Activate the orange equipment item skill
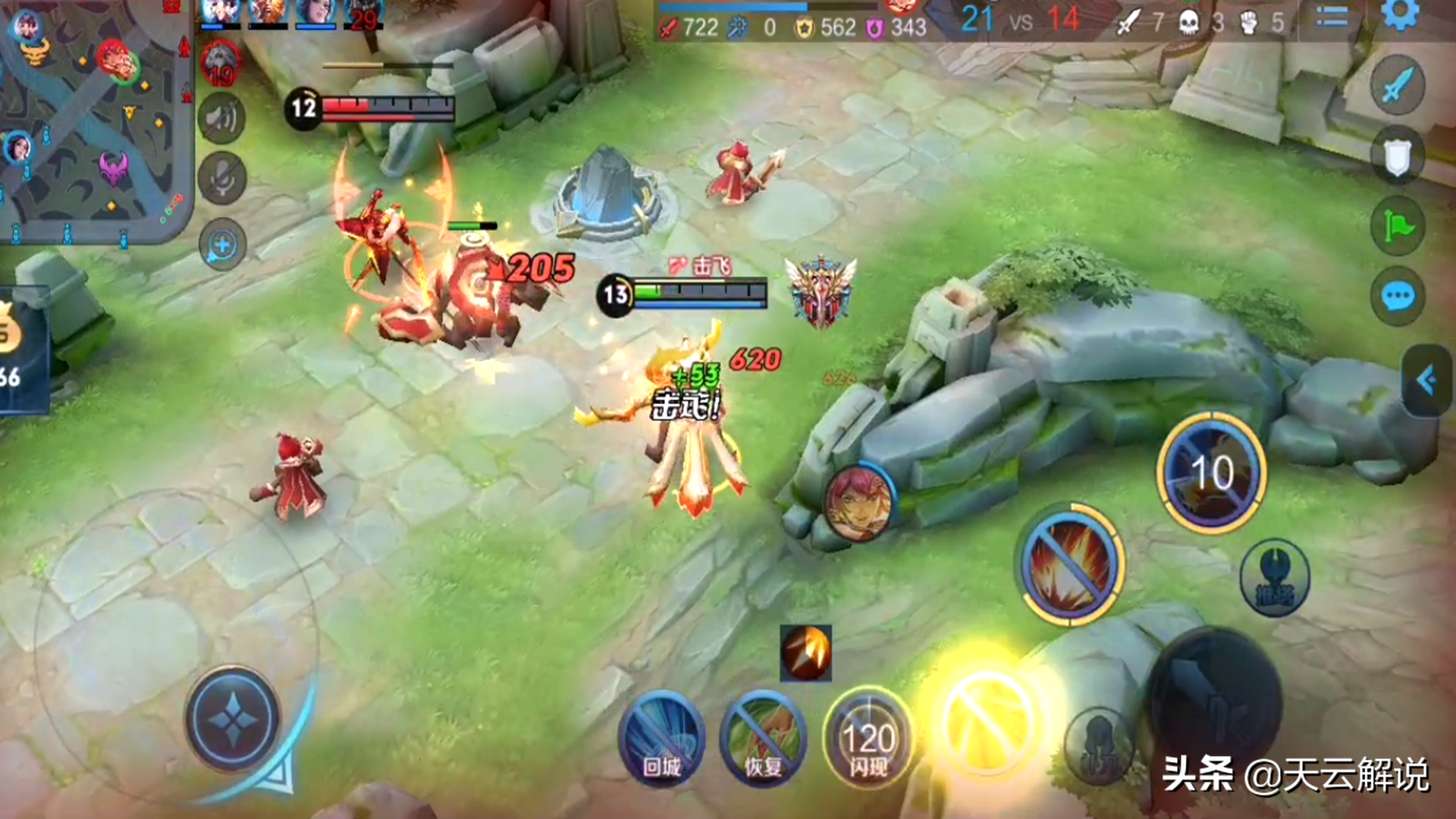1456x819 pixels. click(805, 652)
